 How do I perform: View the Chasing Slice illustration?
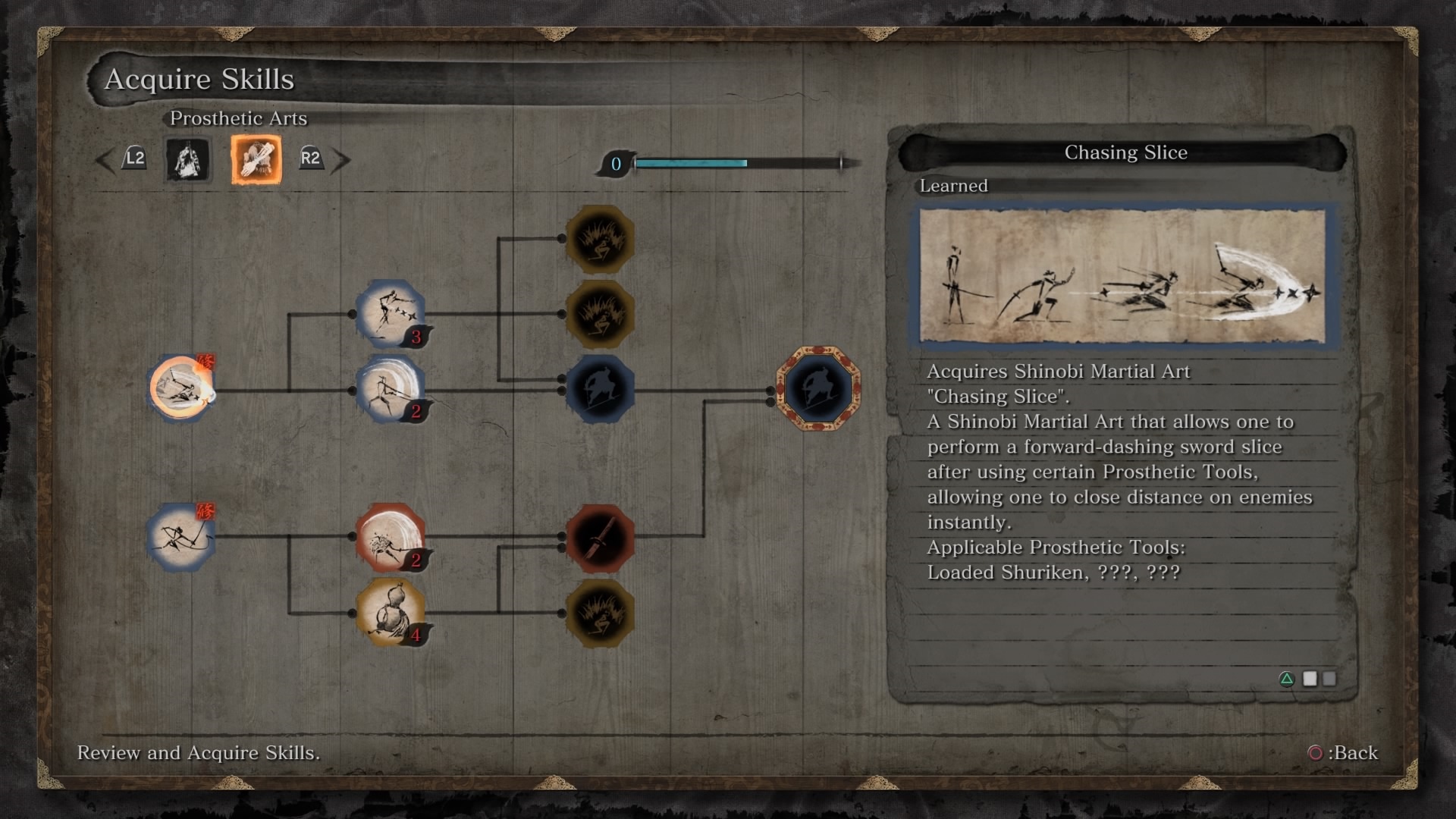pyautogui.click(x=1122, y=276)
